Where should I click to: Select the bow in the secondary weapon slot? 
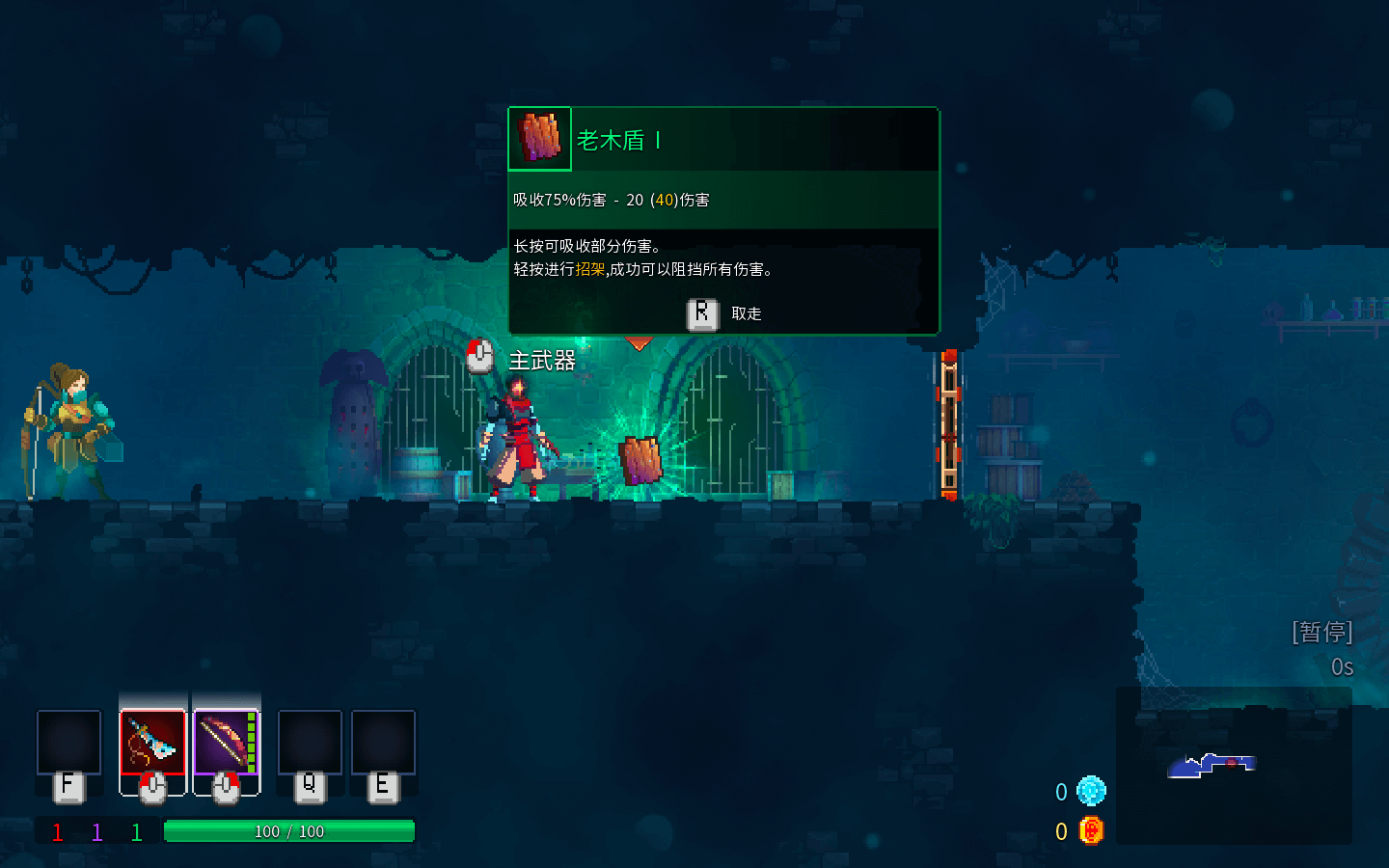tap(226, 742)
